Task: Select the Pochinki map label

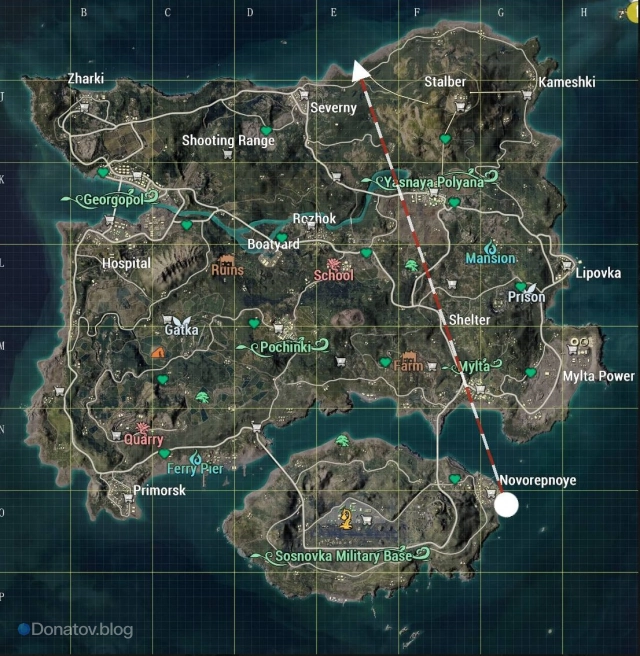Action: pos(288,347)
